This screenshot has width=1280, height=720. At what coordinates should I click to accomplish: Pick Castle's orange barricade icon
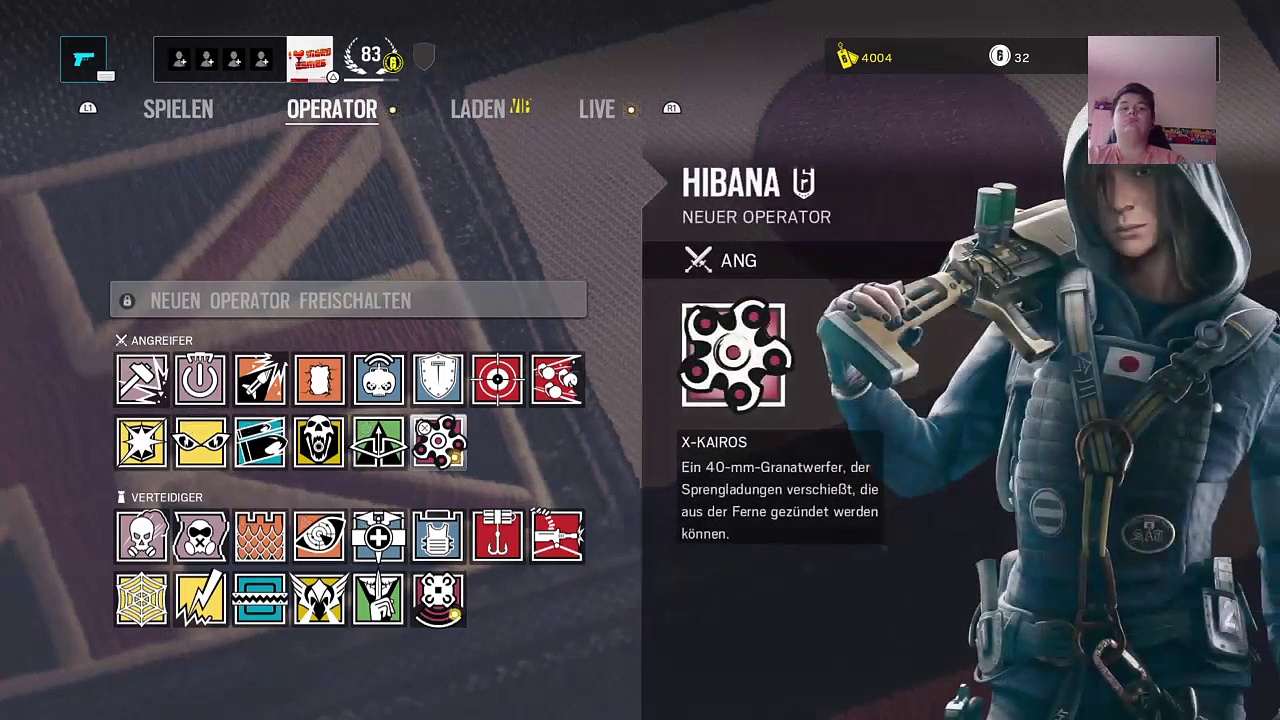point(260,537)
